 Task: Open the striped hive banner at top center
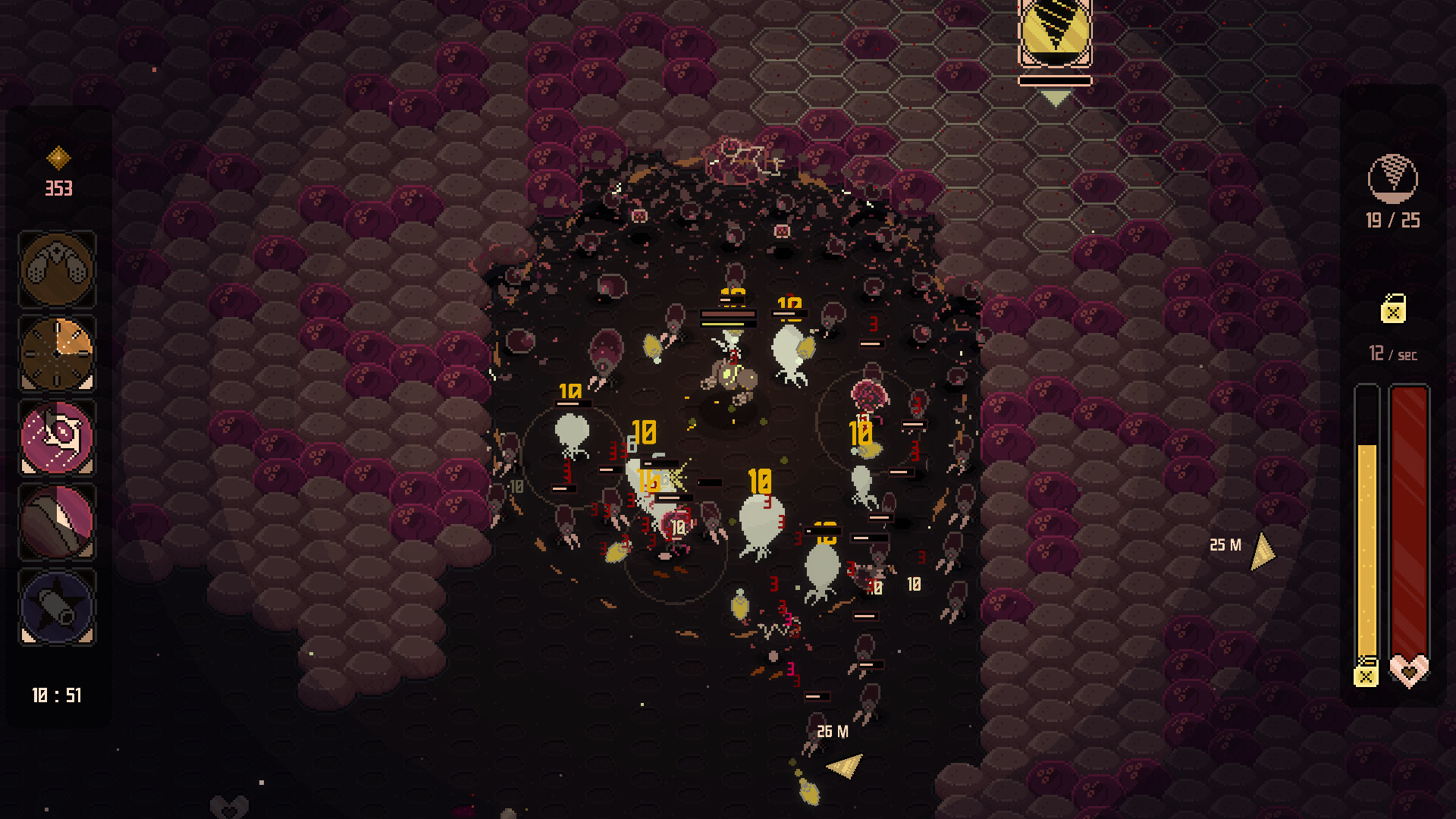point(1055,32)
